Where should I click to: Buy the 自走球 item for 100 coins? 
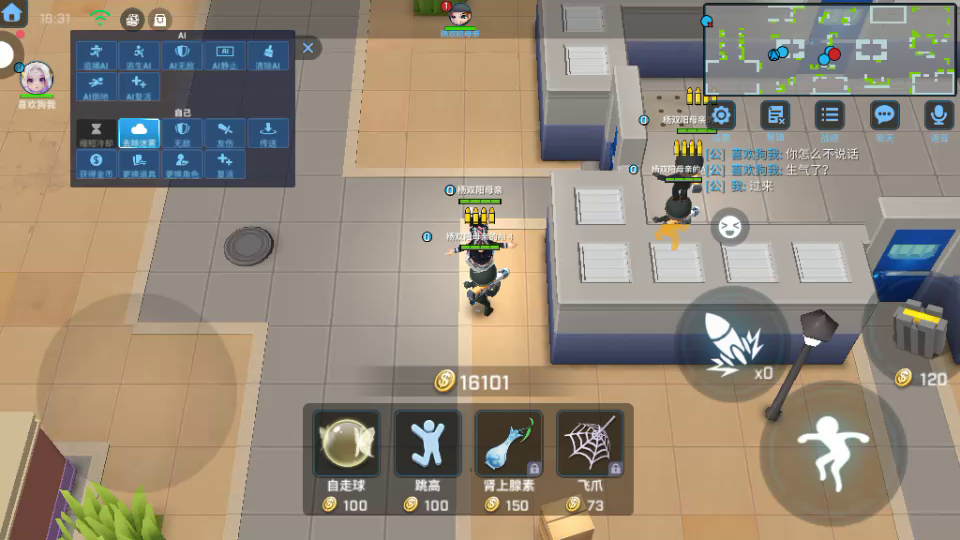point(346,443)
